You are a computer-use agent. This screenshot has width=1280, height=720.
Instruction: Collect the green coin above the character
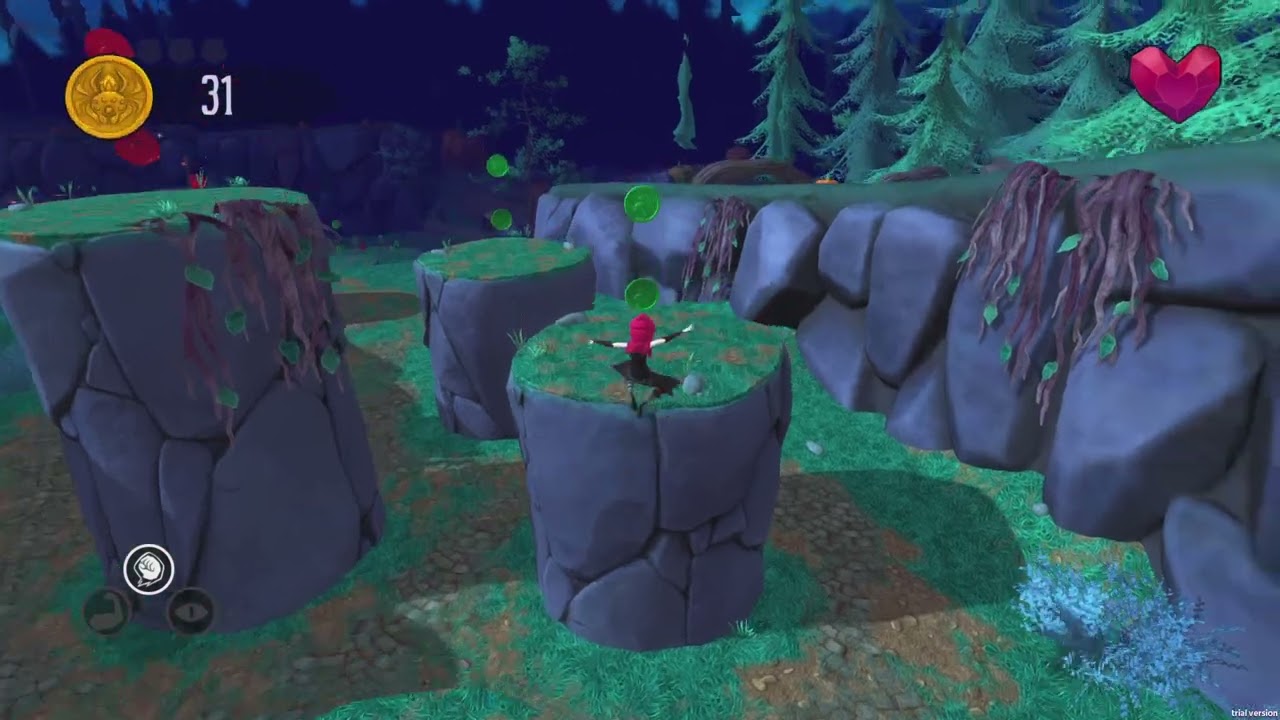641,294
